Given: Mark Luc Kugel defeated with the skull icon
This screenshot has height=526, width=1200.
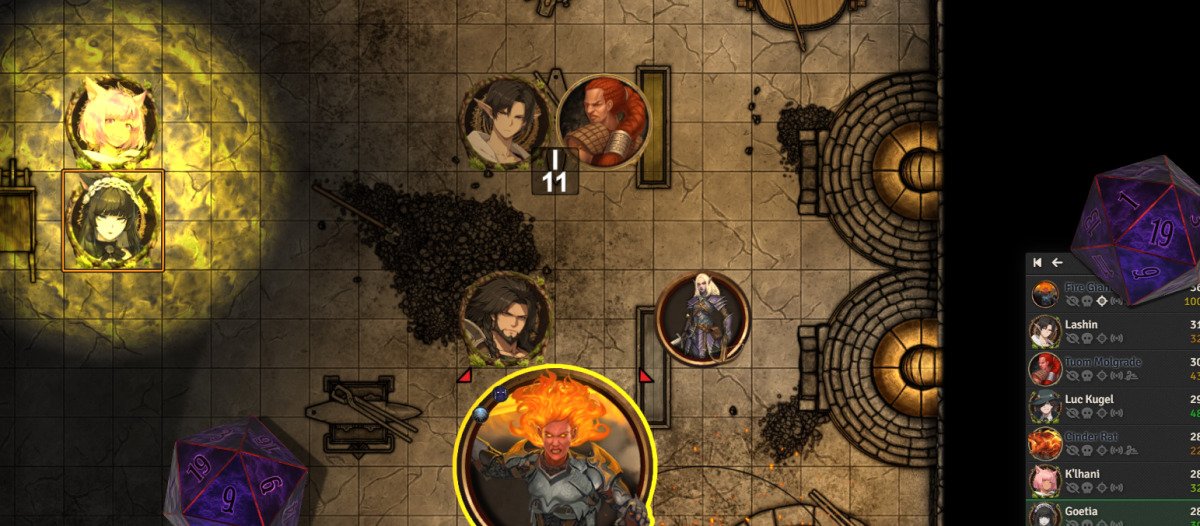Looking at the screenshot, I should [1087, 413].
